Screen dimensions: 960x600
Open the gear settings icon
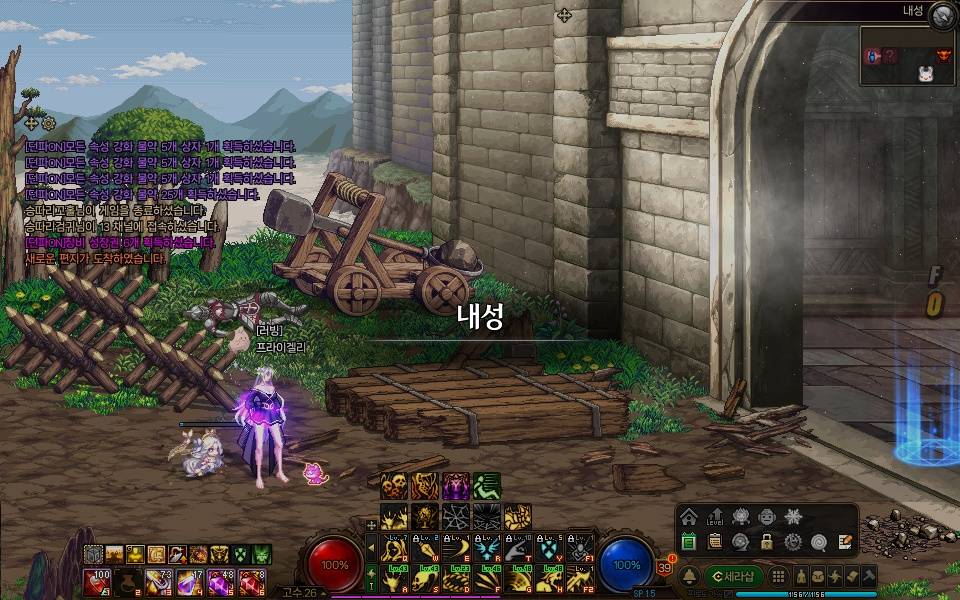792,542
